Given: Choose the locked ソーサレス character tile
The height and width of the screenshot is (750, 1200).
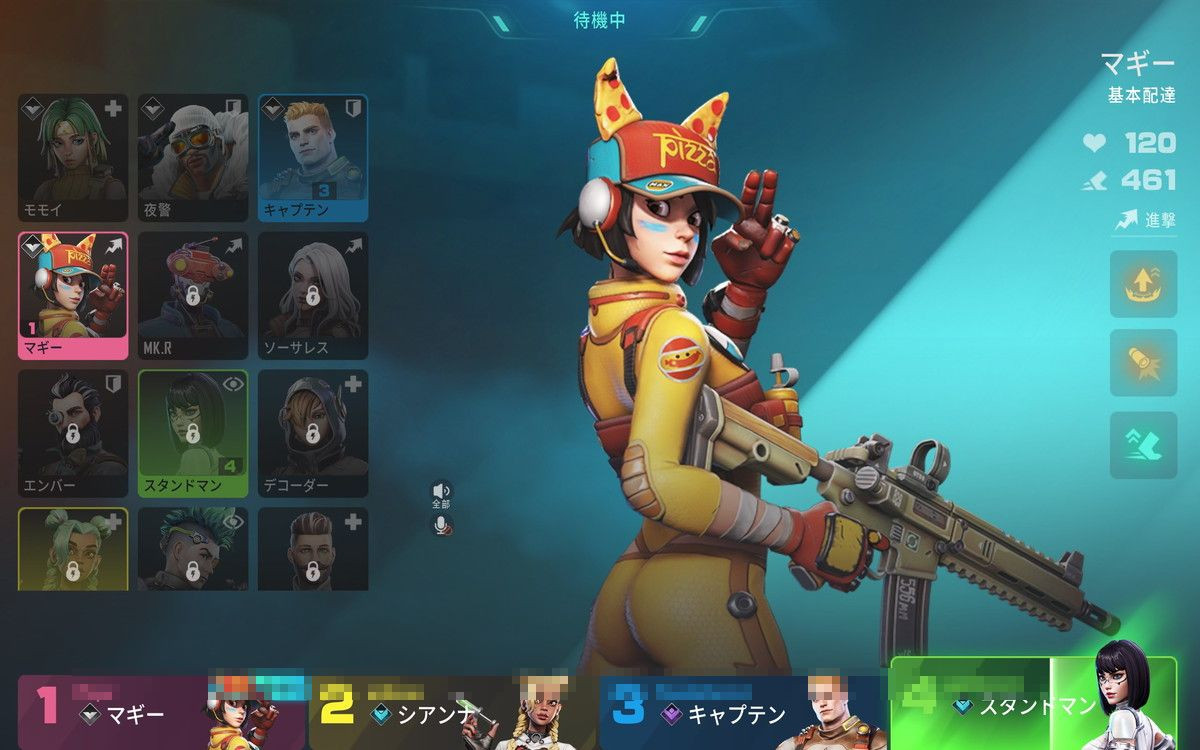Looking at the screenshot, I should (313, 295).
